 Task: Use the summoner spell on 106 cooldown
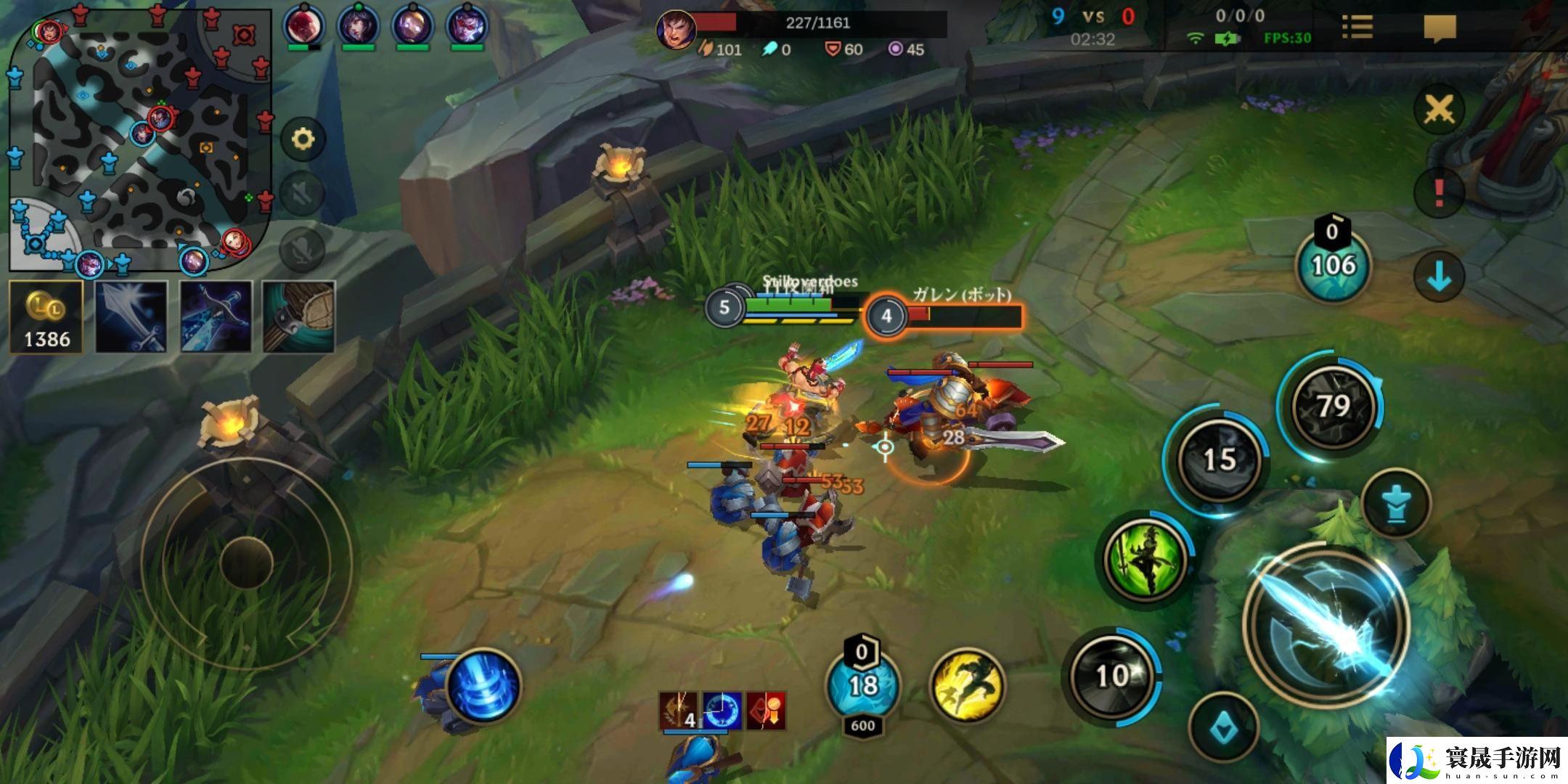(x=1334, y=264)
